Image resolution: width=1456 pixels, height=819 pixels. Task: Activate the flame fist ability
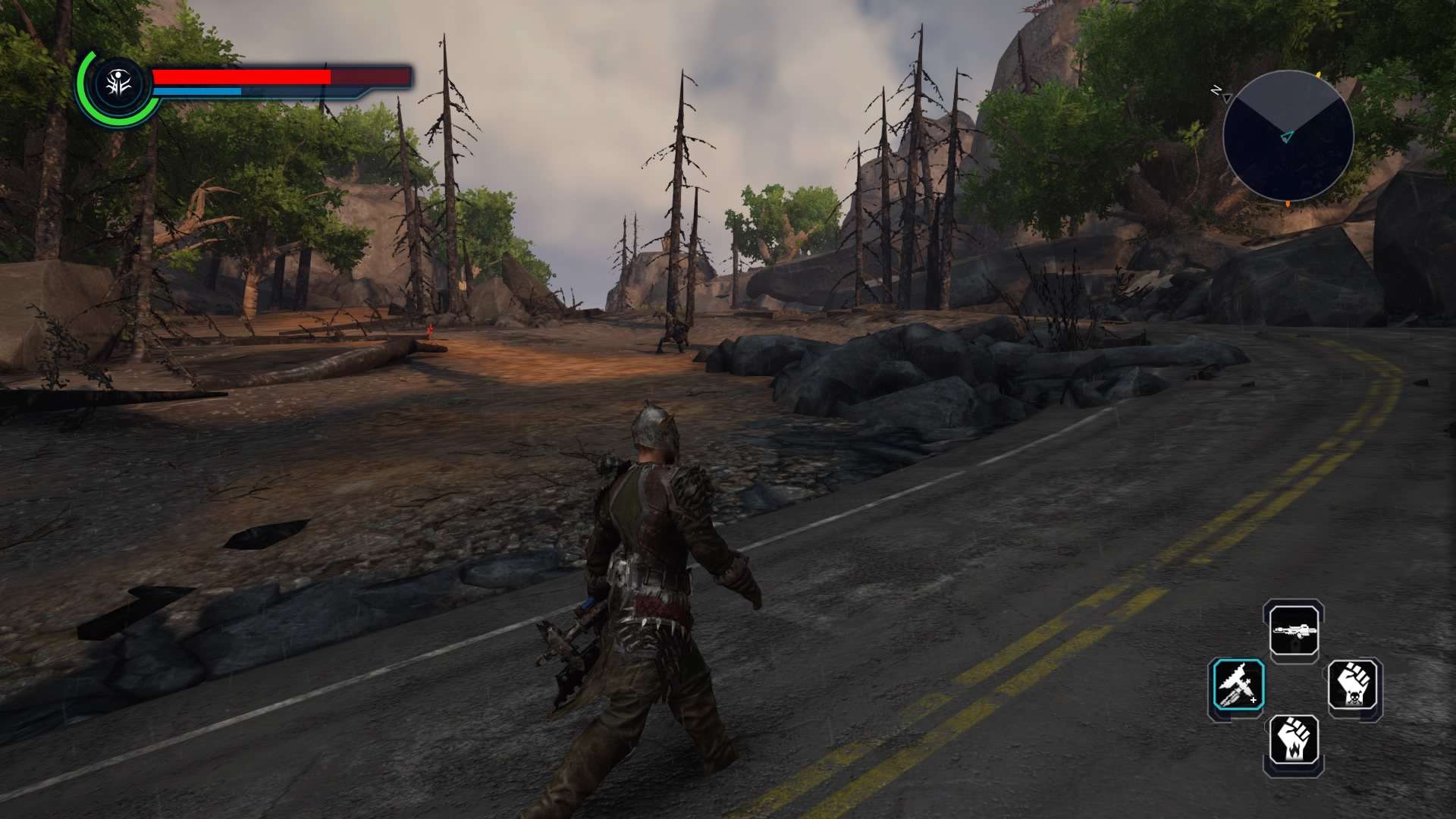click(1294, 739)
